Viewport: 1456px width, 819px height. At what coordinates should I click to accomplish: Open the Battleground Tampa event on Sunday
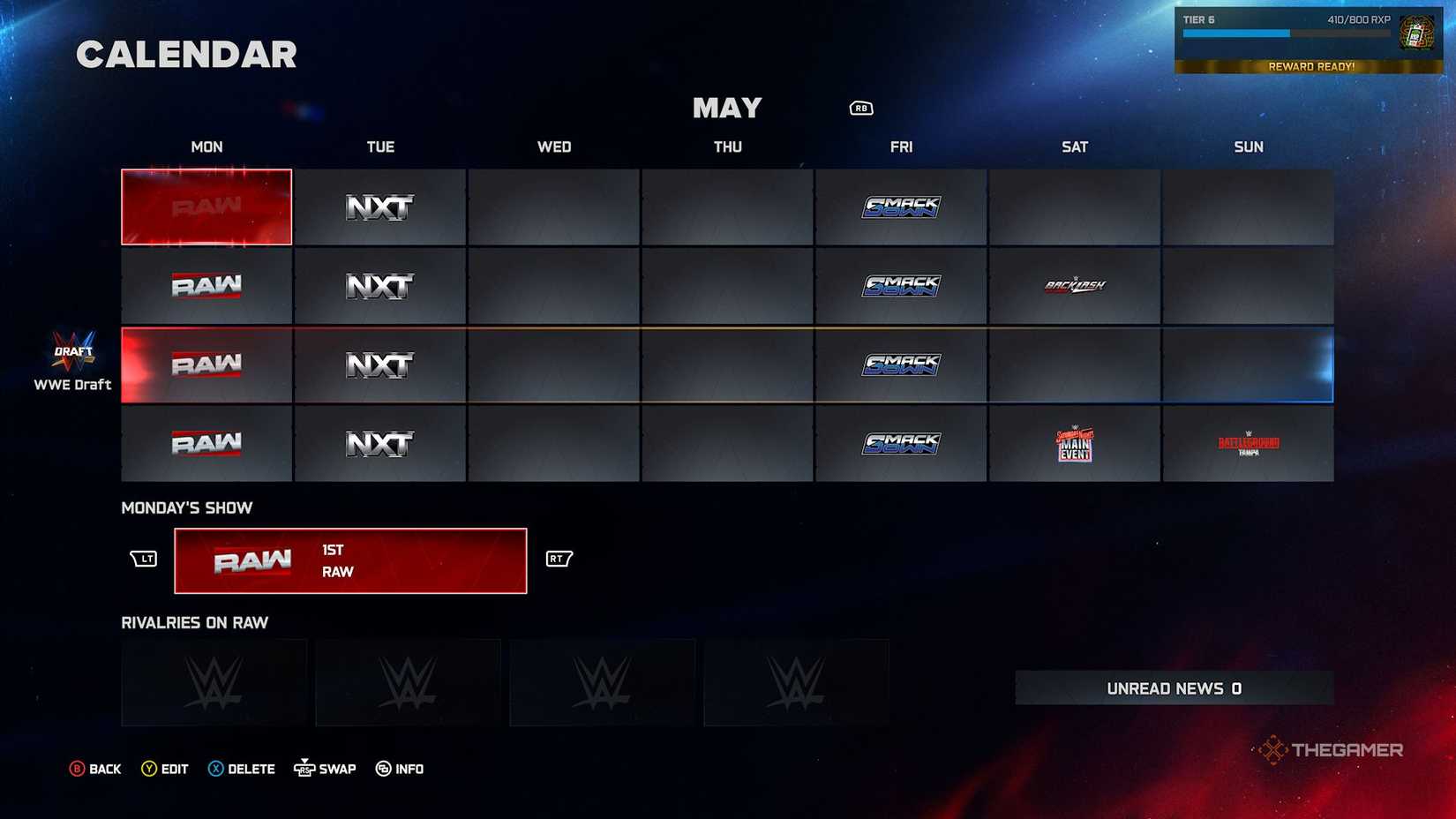click(1248, 444)
